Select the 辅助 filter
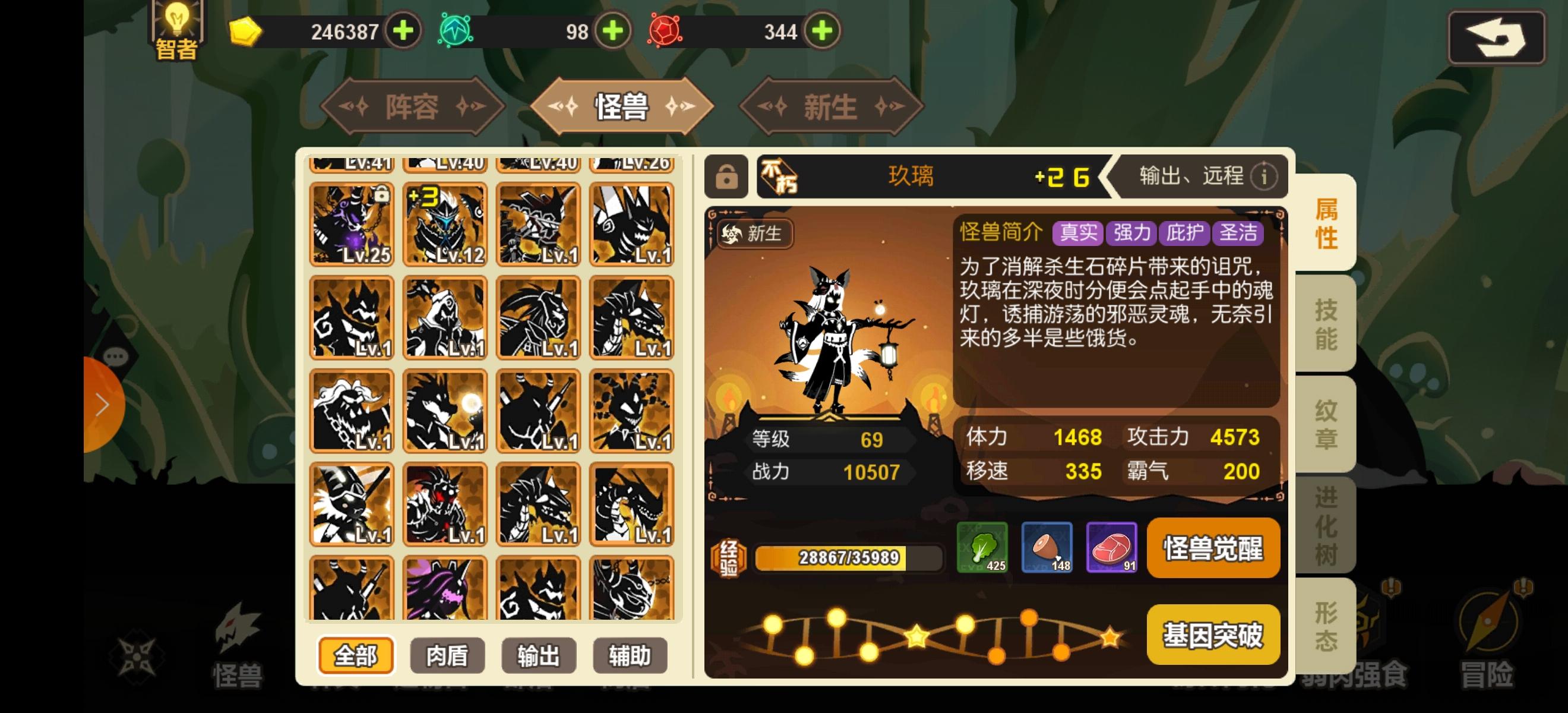The image size is (1568, 713). [x=630, y=656]
